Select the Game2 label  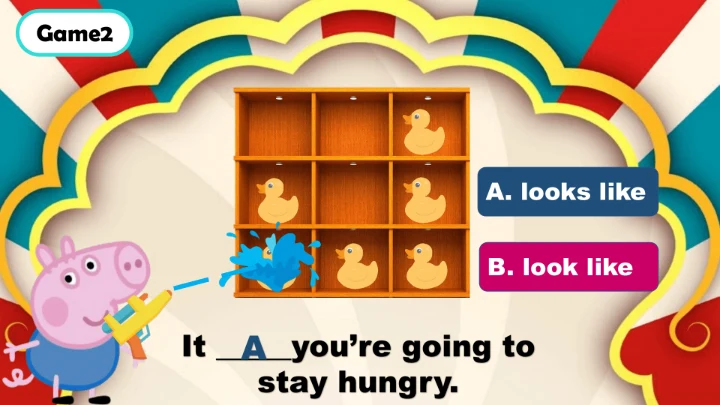click(x=74, y=33)
